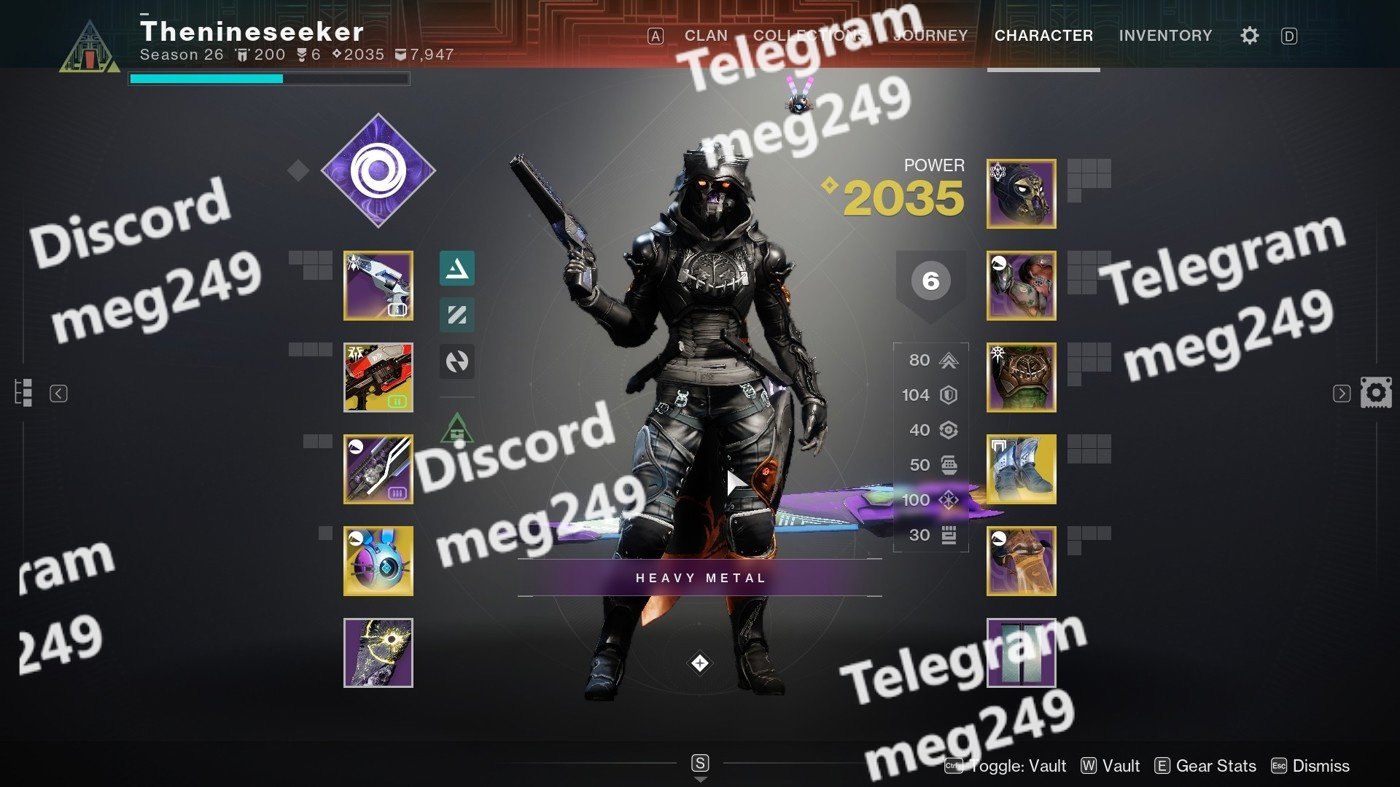The image size is (1400, 787).
Task: Open the Heavy Metal title banner
Action: (x=700, y=578)
